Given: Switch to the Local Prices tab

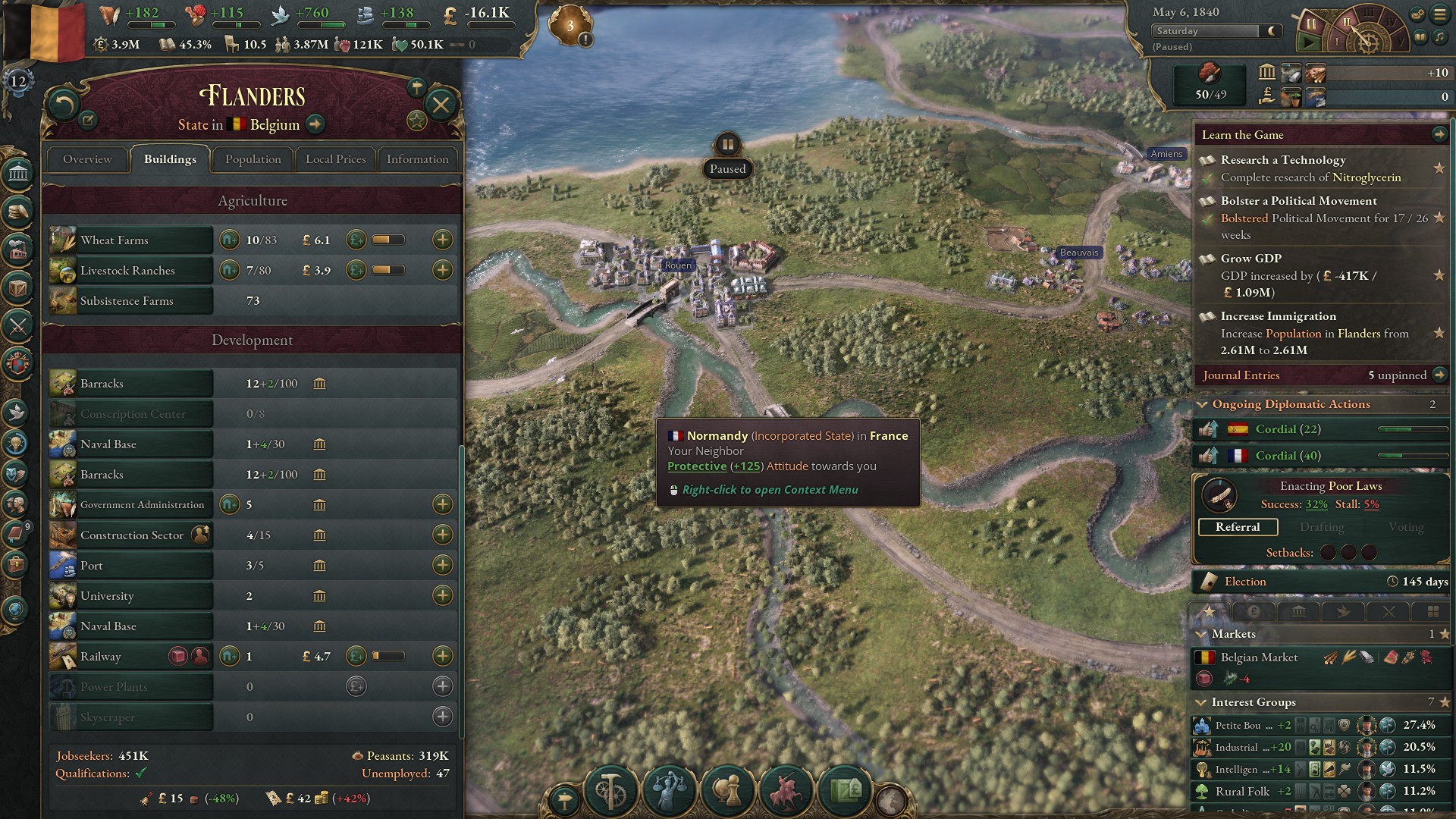Looking at the screenshot, I should [x=334, y=159].
